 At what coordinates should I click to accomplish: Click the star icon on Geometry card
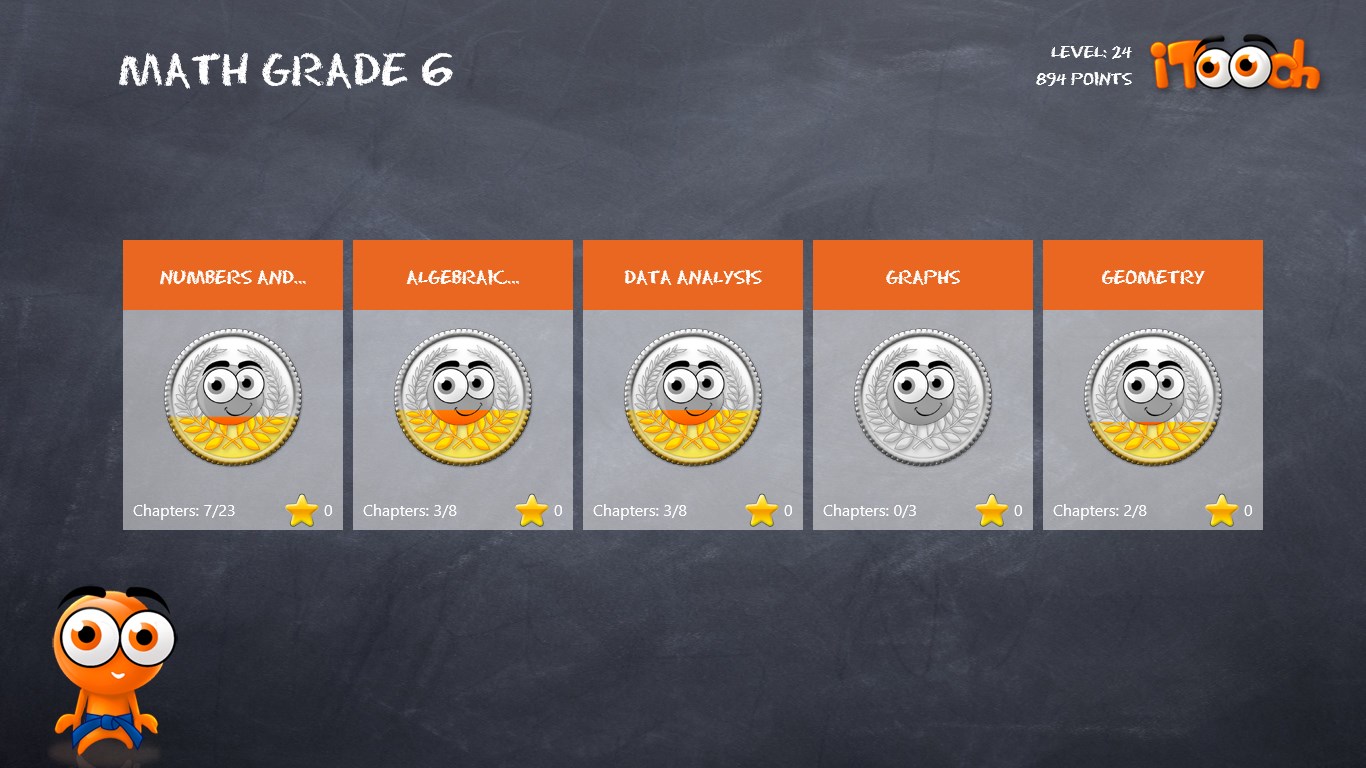(x=1222, y=509)
